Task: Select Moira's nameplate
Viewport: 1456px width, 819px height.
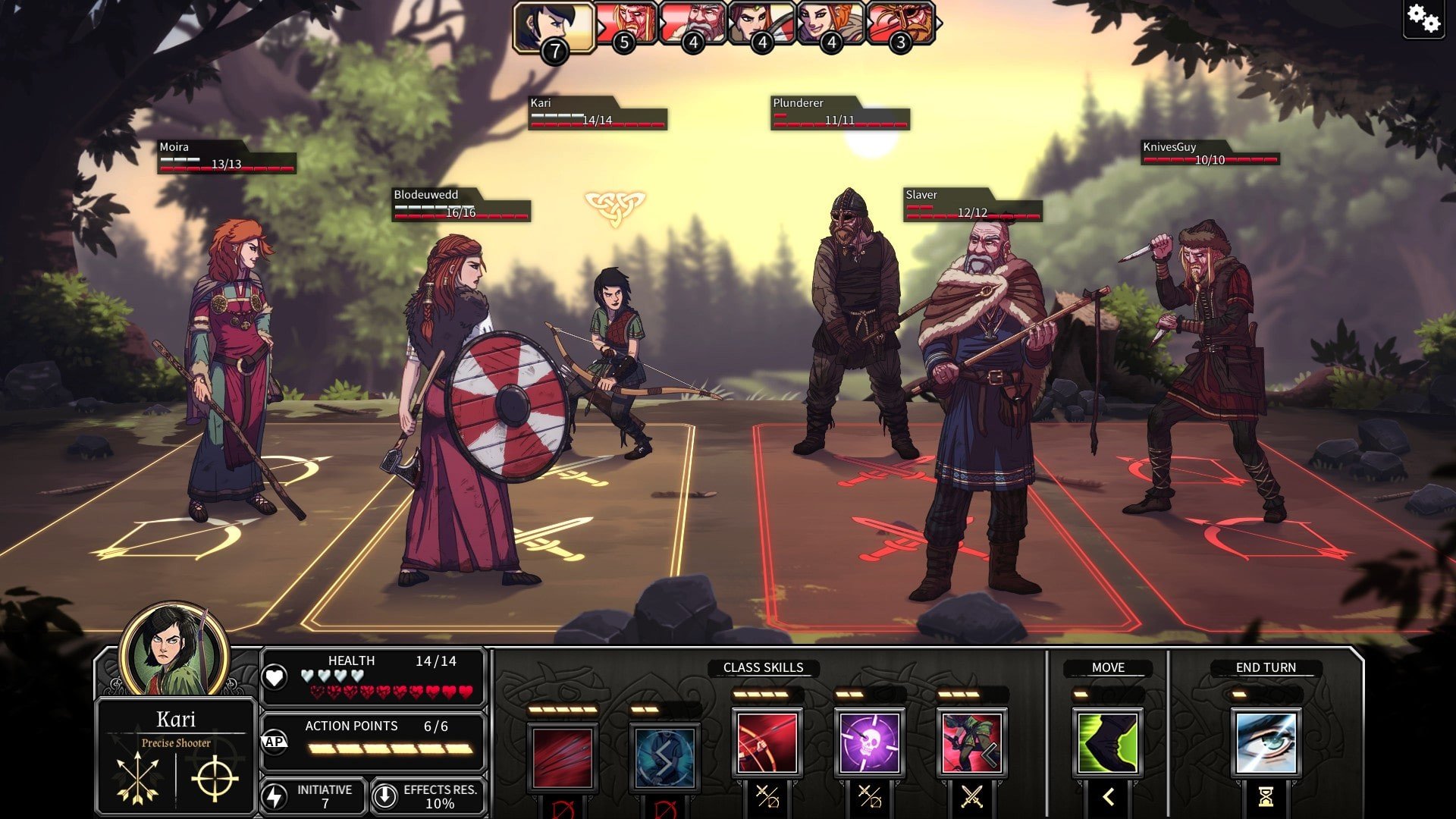Action: pyautogui.click(x=226, y=157)
